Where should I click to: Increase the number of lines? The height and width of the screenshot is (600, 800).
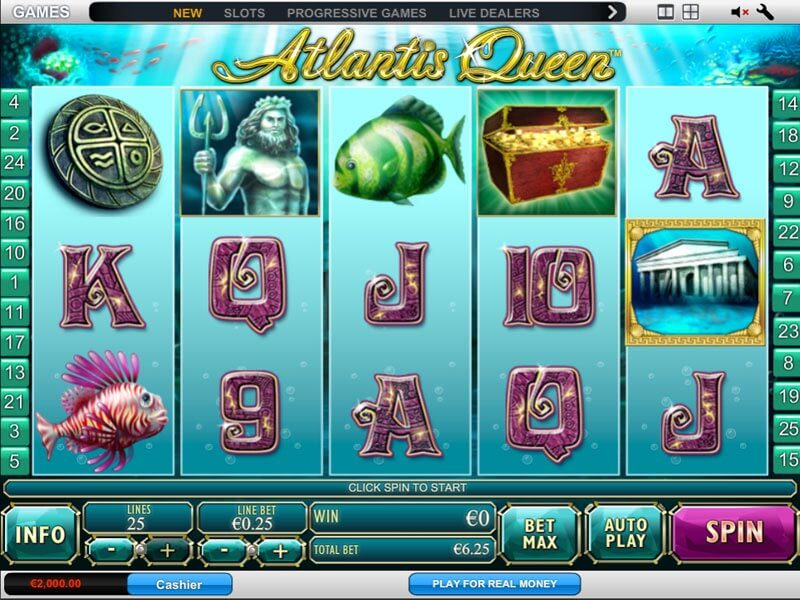point(167,550)
